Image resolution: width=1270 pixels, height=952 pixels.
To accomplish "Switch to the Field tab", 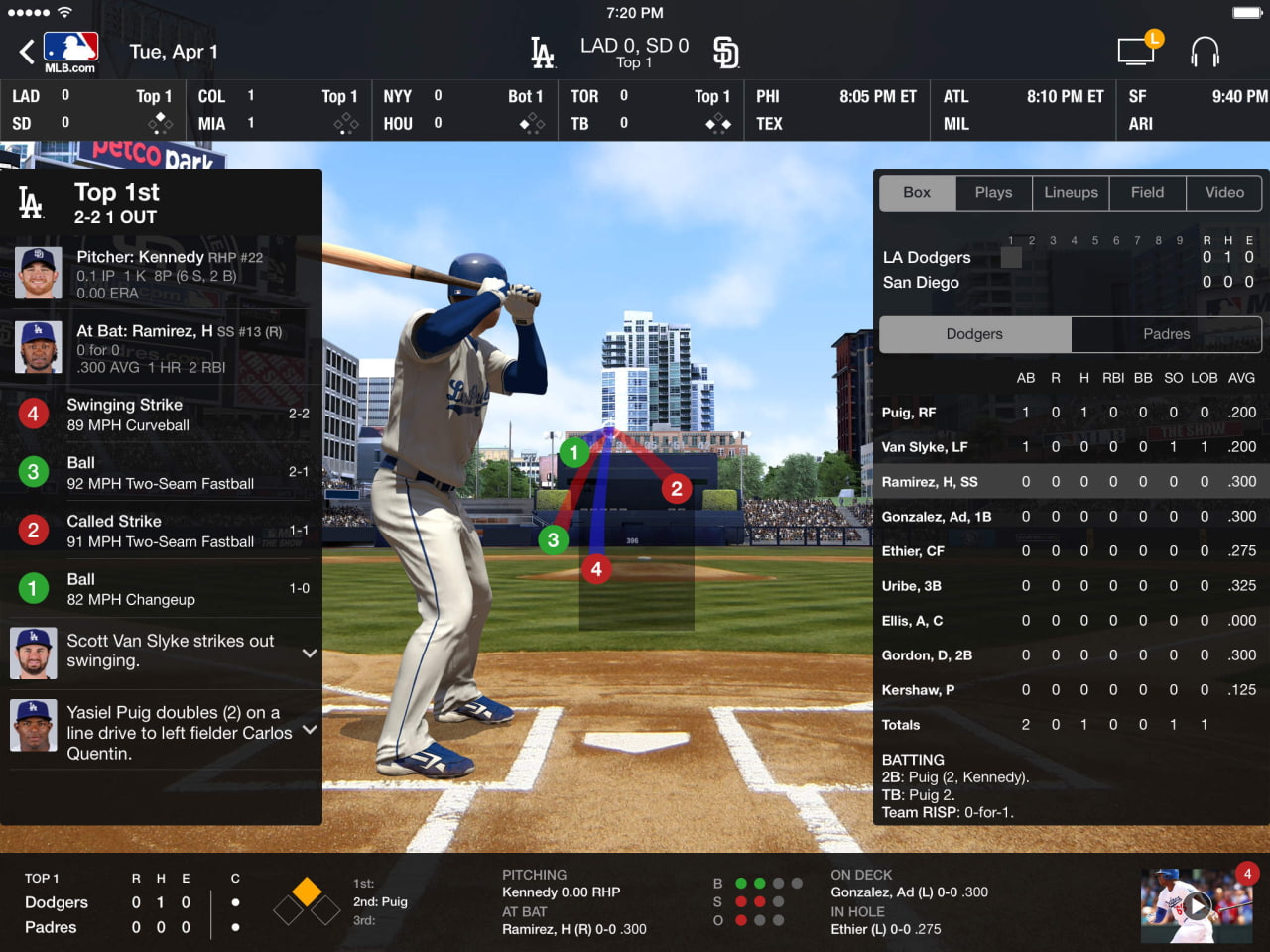I will 1147,192.
